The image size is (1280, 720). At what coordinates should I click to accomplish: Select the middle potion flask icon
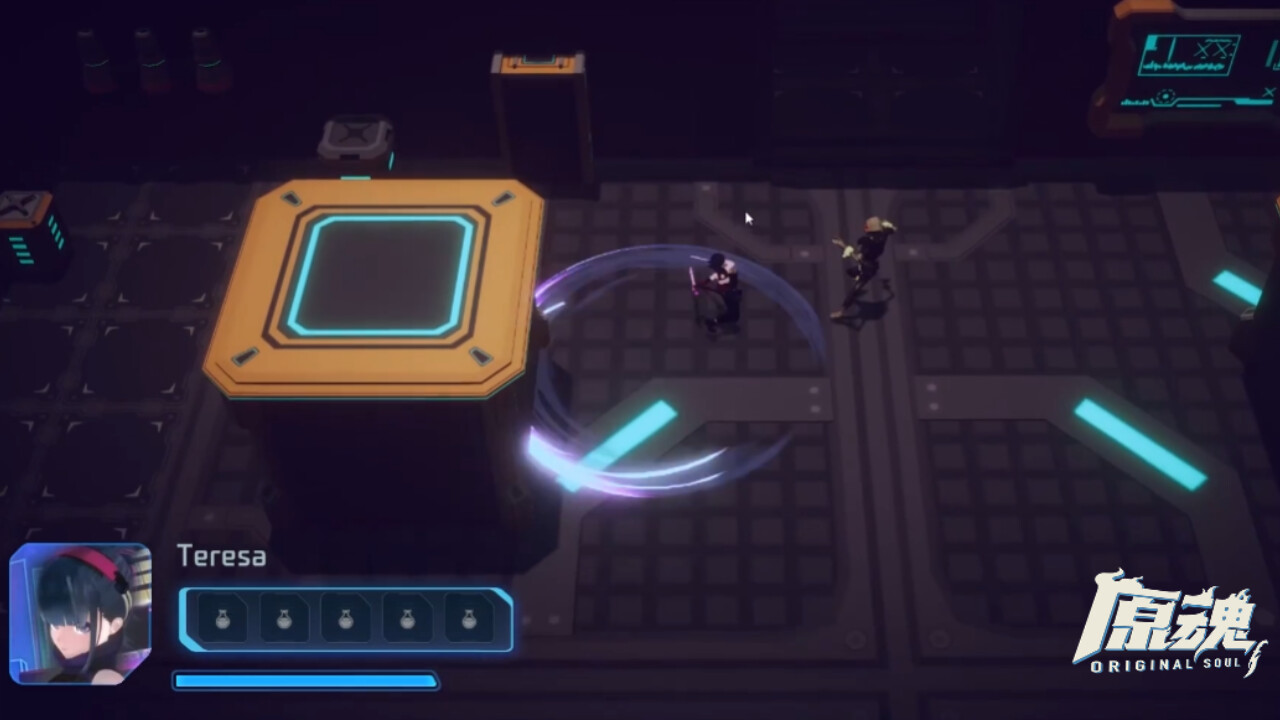coord(345,620)
